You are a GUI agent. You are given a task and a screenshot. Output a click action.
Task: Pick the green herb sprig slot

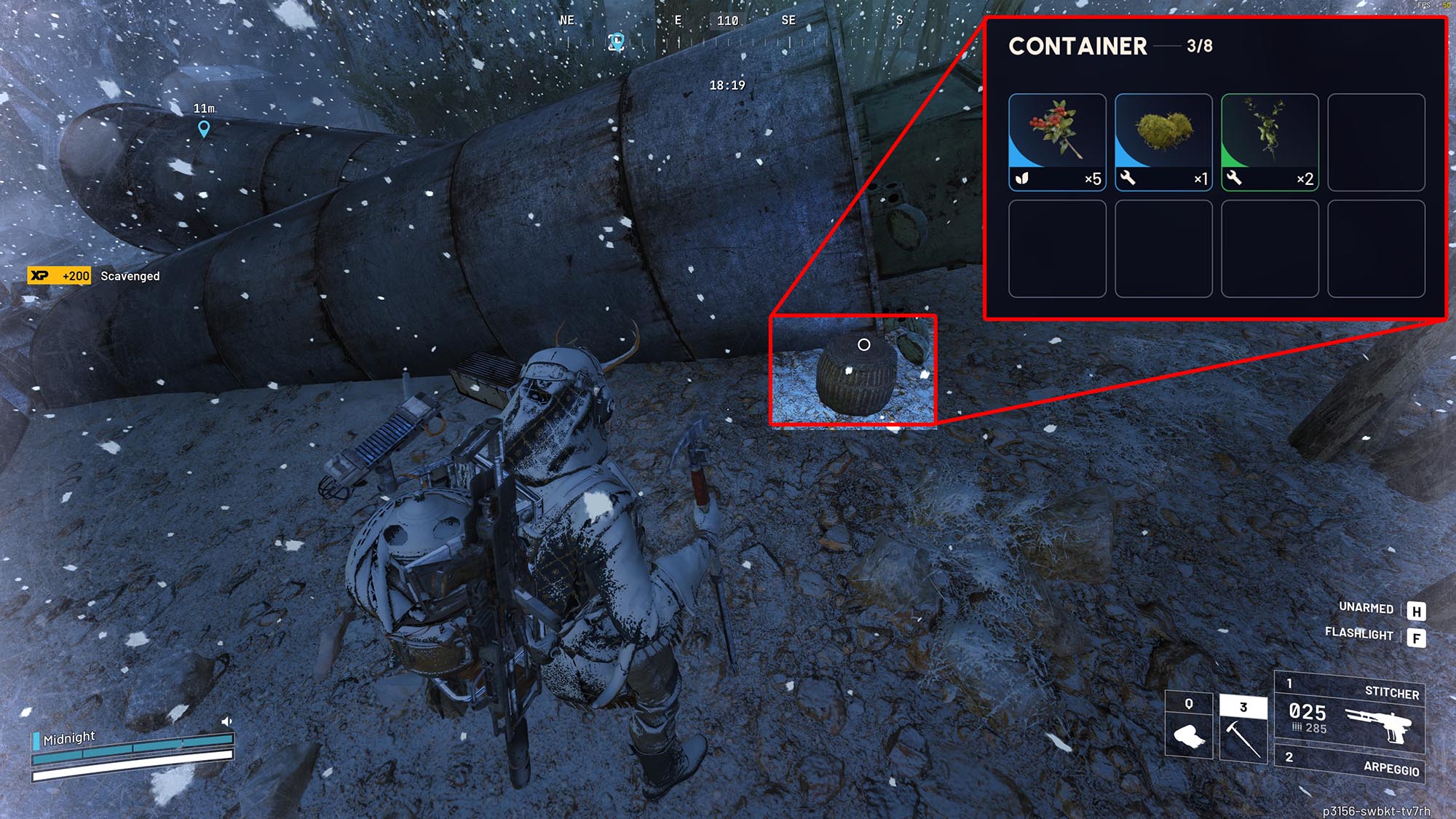point(1270,142)
